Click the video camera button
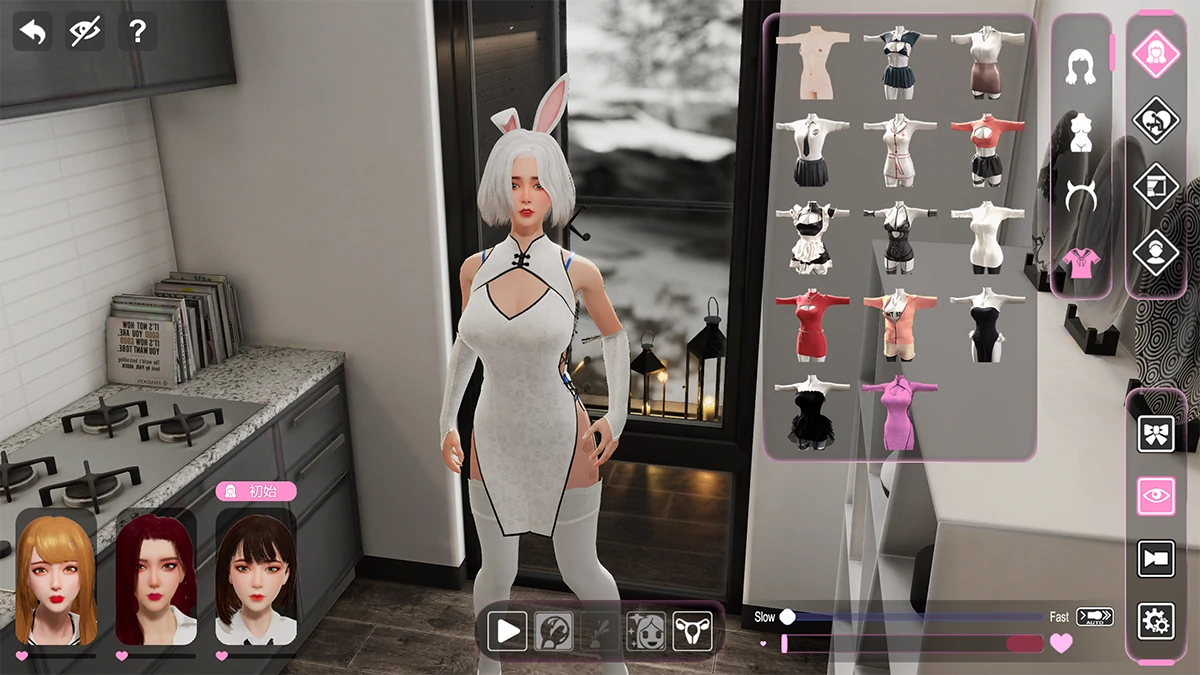Image resolution: width=1200 pixels, height=675 pixels. tap(1156, 558)
